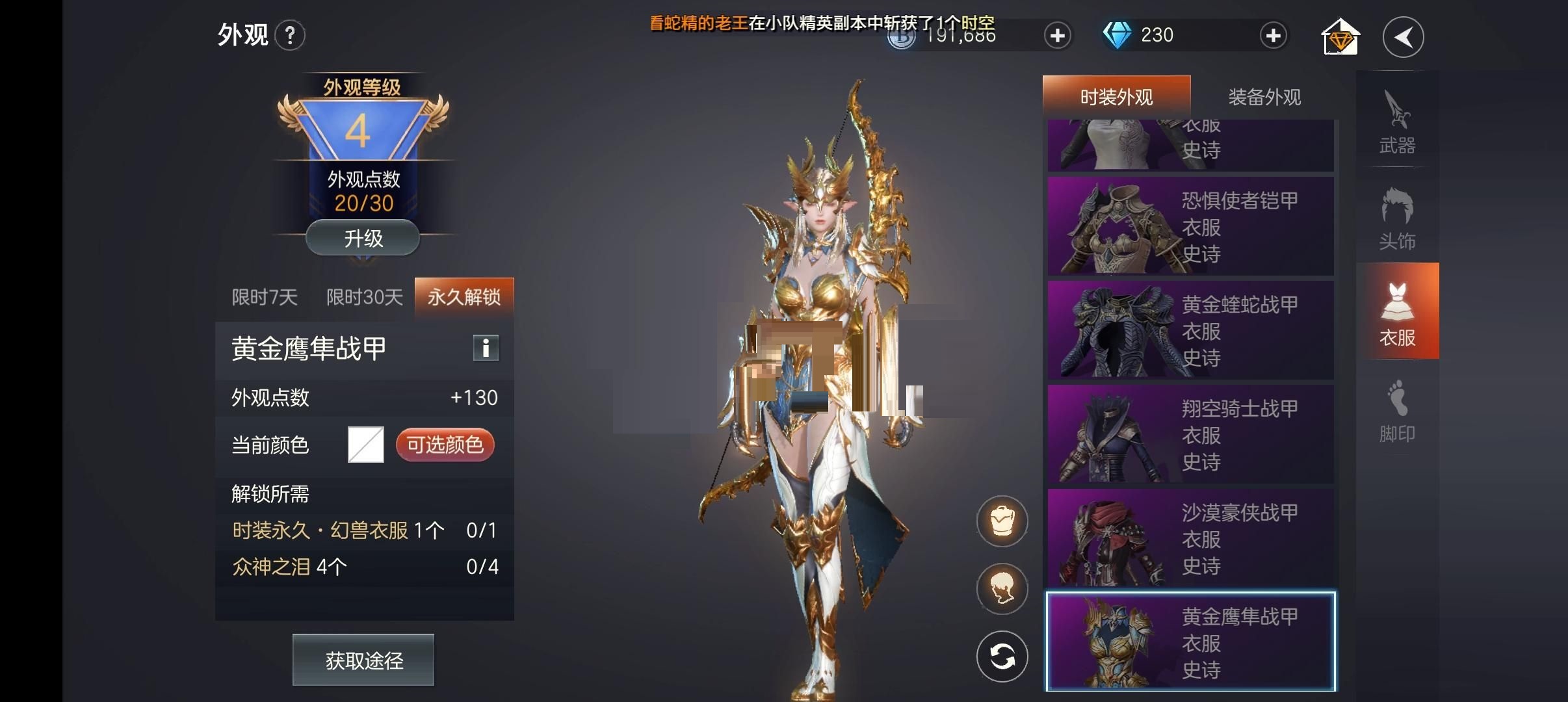Screen dimensions: 1568x702
Task: Select the 限时30天 unlock option
Action: coord(363,296)
